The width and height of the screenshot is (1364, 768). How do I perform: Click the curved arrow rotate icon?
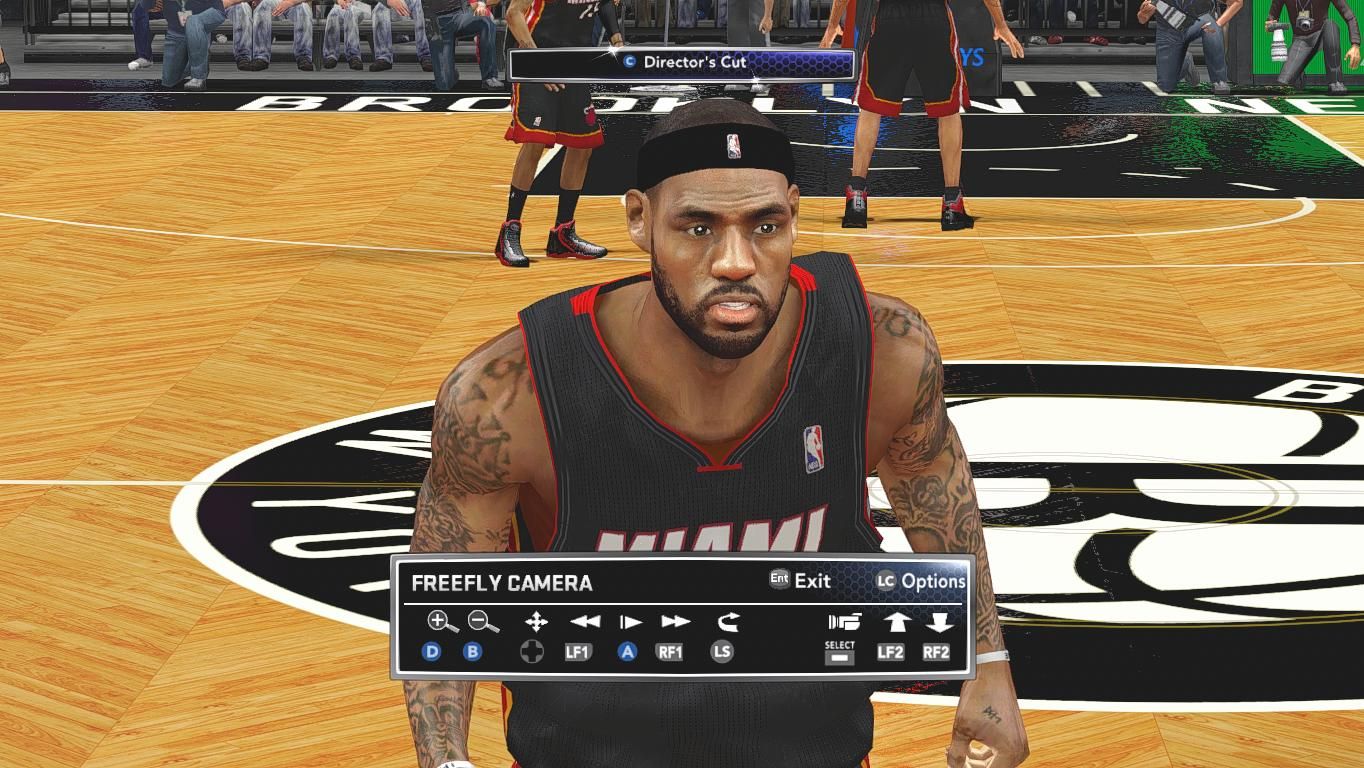click(727, 622)
